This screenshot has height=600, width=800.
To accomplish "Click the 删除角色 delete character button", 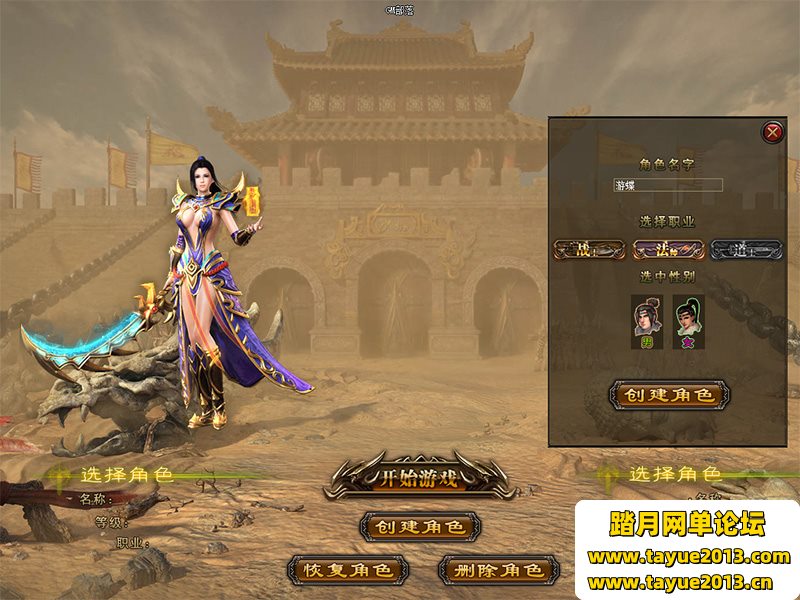I will [498, 570].
